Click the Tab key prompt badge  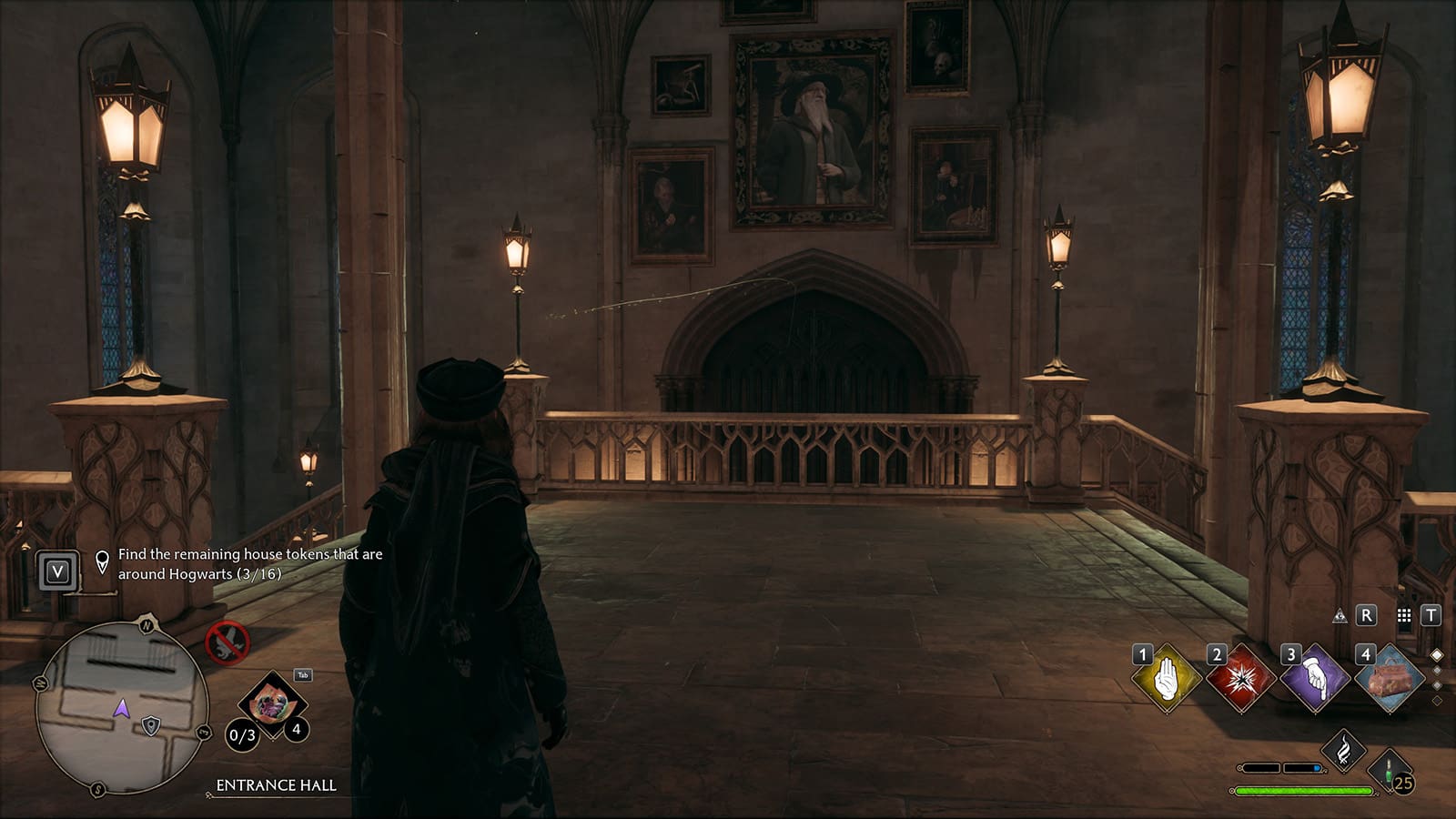tap(302, 674)
